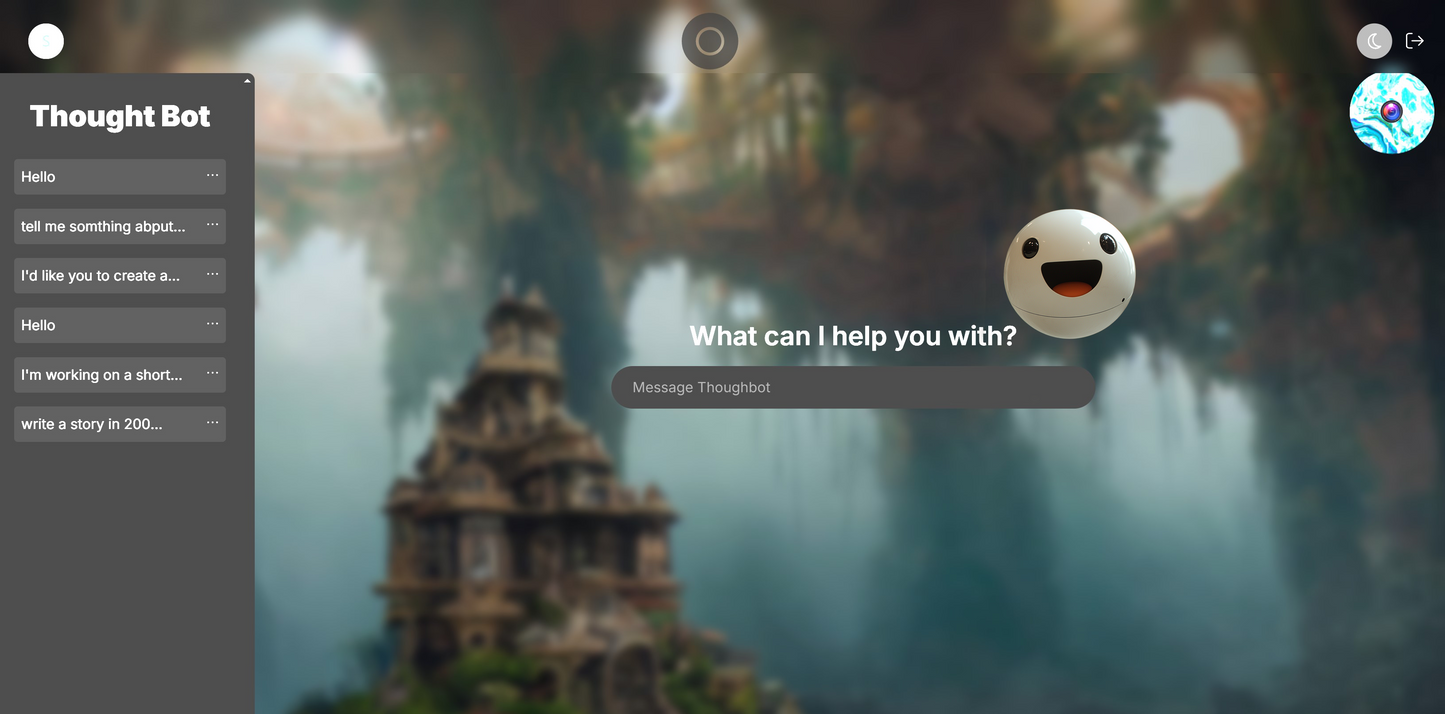Open options for "I'm working on a short..." chat
The width and height of the screenshot is (1445, 714).
click(x=212, y=373)
